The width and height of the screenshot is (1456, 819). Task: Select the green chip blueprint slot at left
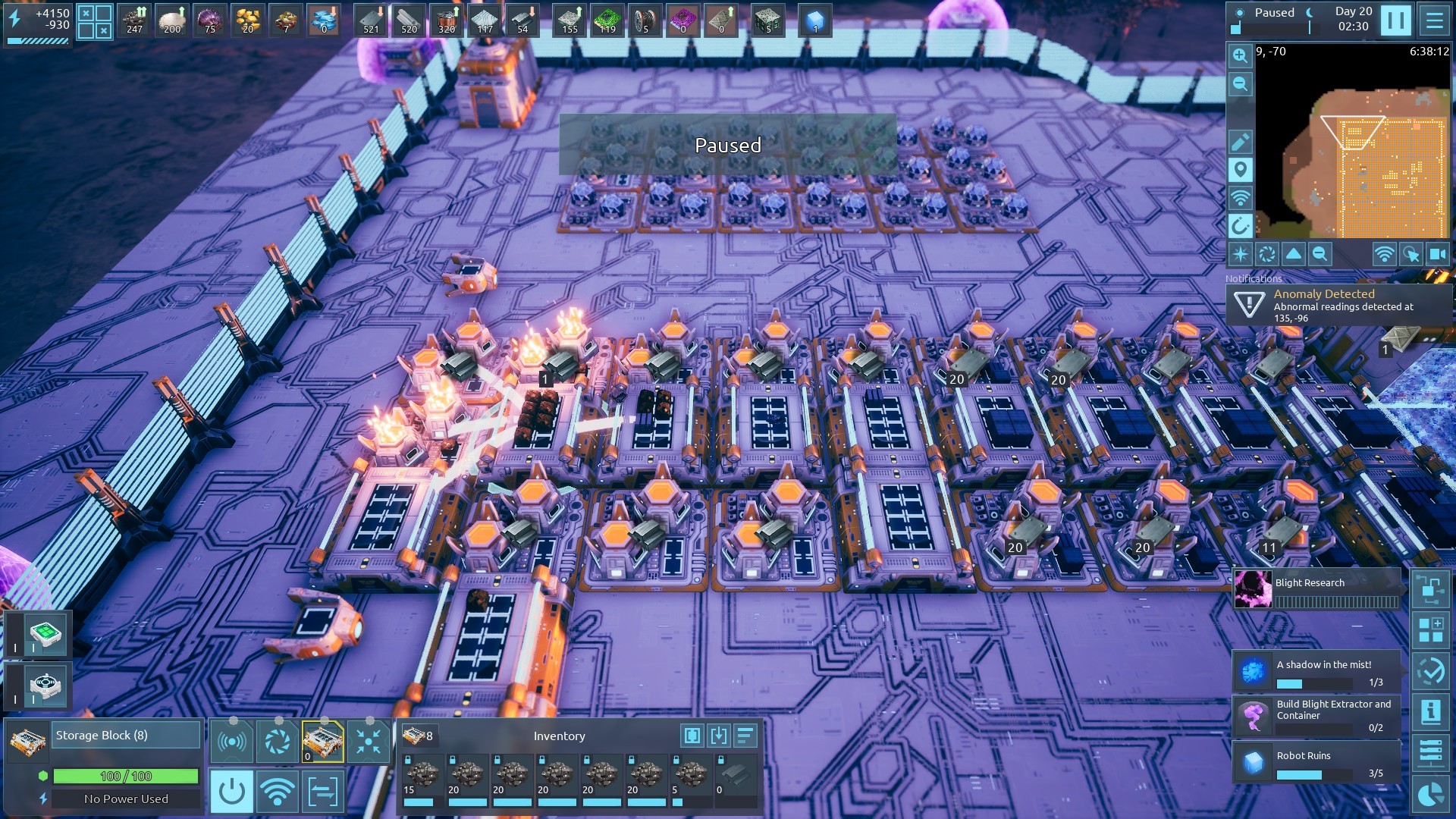(x=45, y=632)
